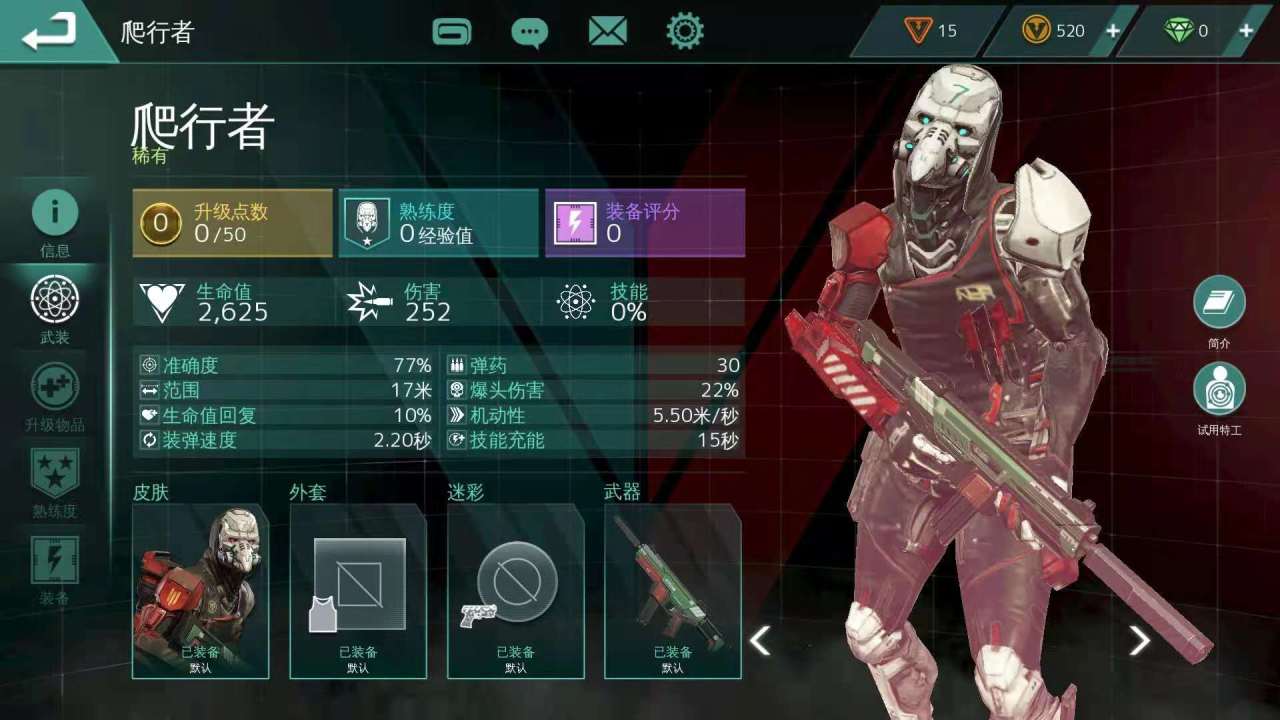
Task: Select the 皮肤 skin slot
Action: click(x=200, y=591)
